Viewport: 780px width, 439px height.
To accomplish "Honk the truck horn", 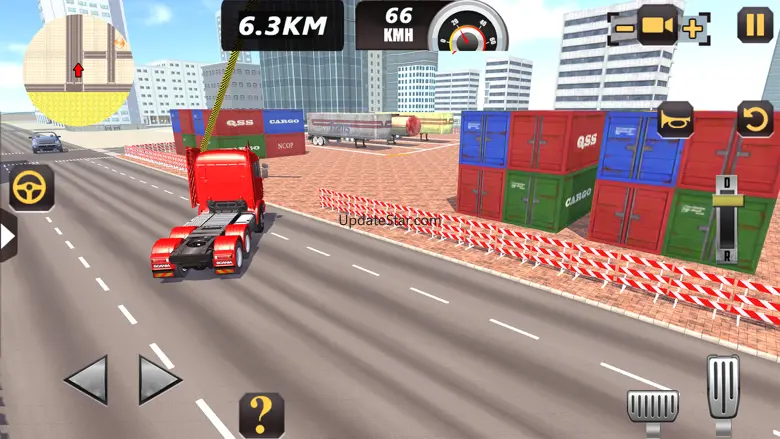I will [x=676, y=121].
